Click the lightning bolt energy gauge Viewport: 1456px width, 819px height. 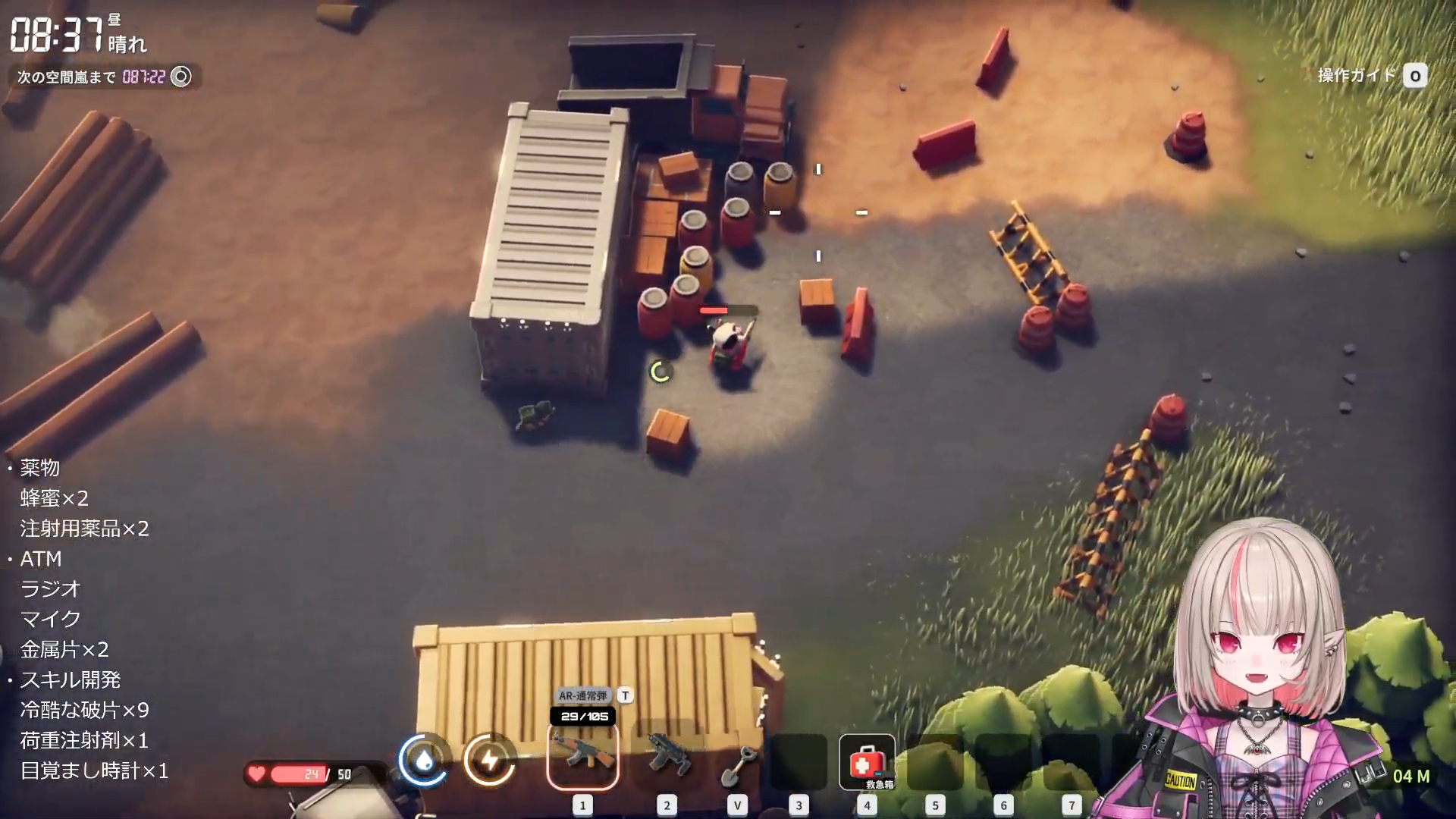490,759
